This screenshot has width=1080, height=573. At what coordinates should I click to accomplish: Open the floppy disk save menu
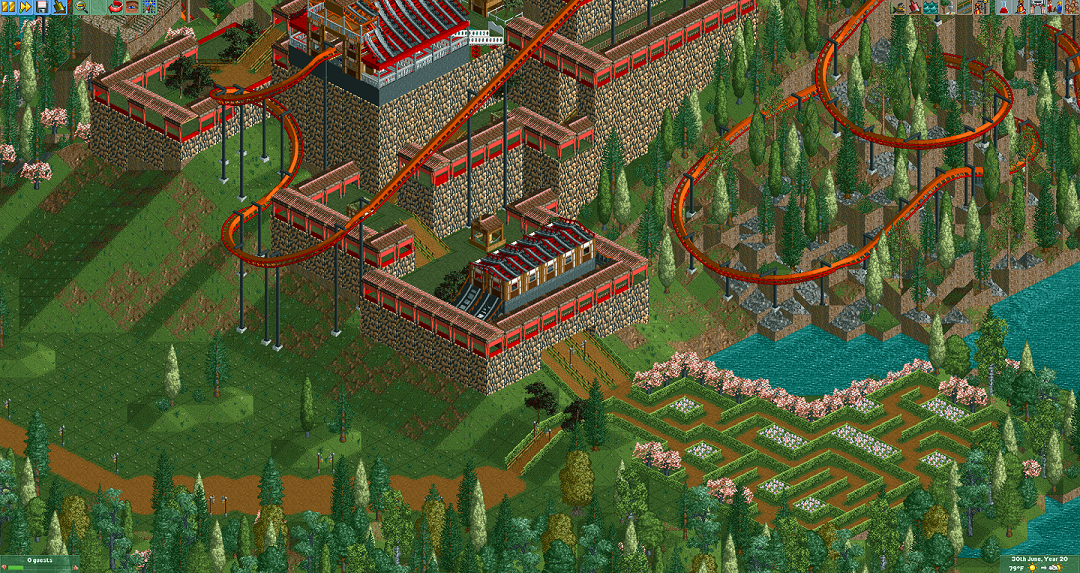point(41,7)
